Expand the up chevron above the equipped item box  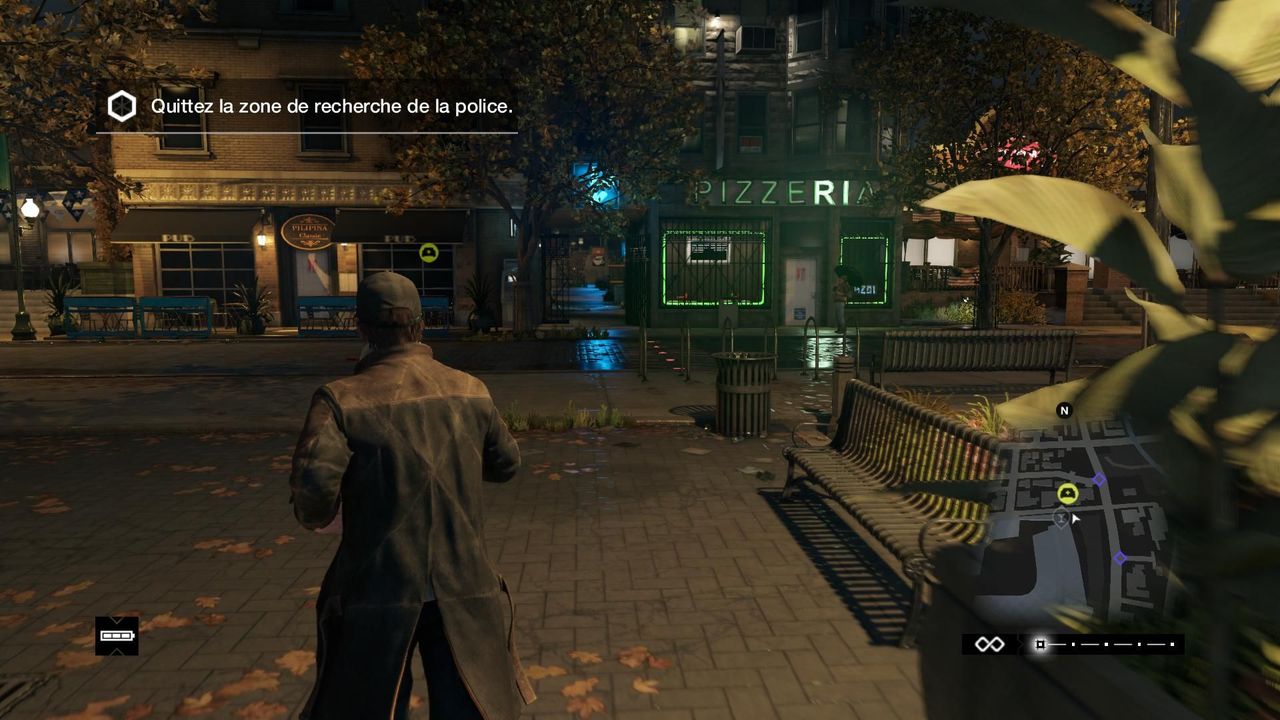(x=116, y=620)
